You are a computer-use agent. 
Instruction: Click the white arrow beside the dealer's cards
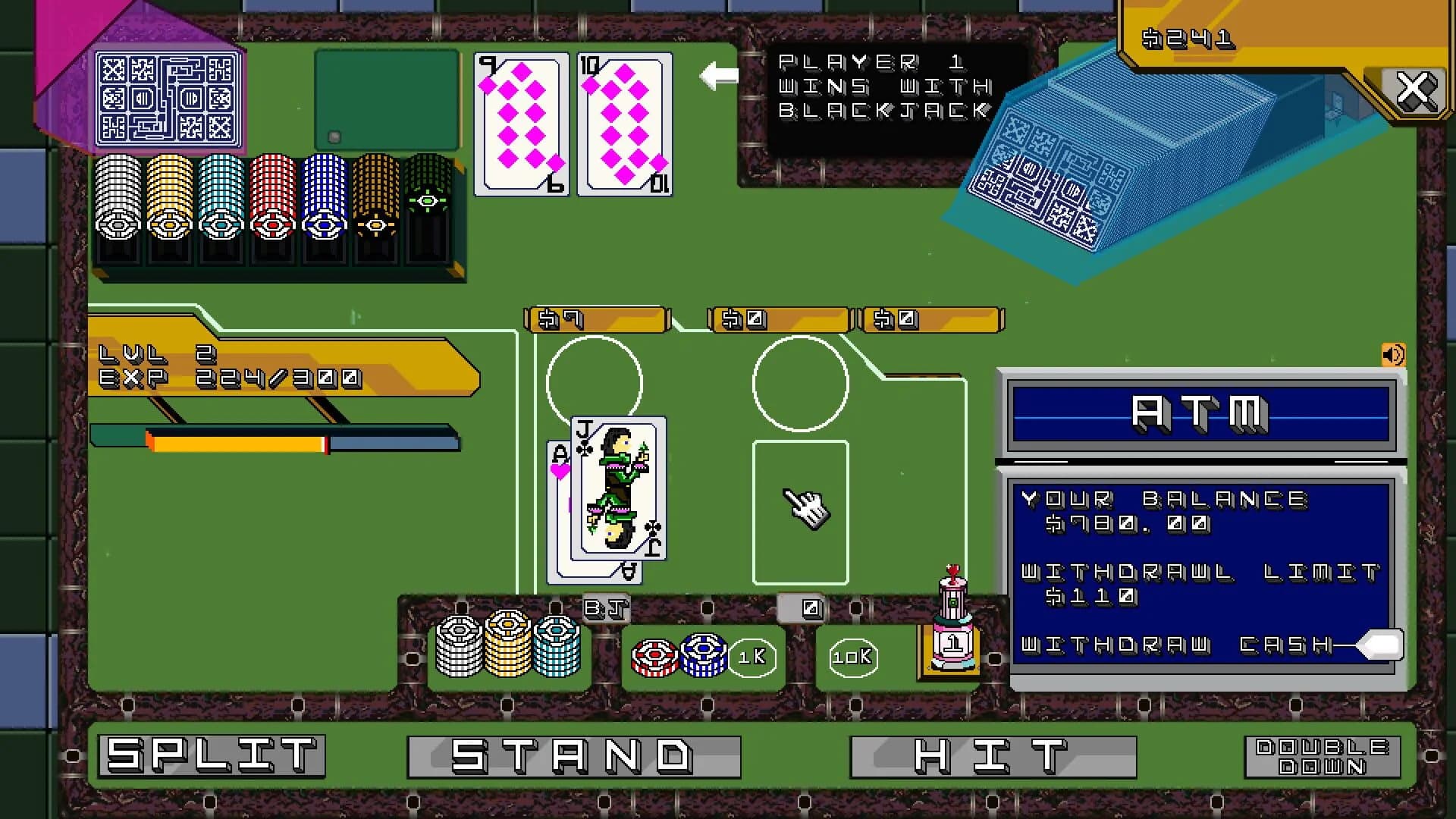click(717, 76)
